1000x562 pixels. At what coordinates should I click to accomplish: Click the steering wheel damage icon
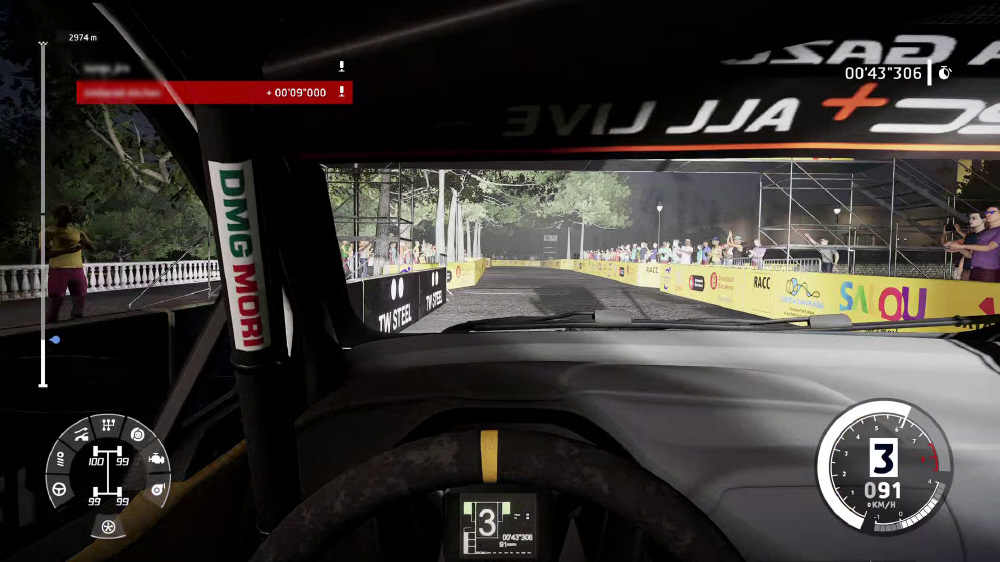60,490
